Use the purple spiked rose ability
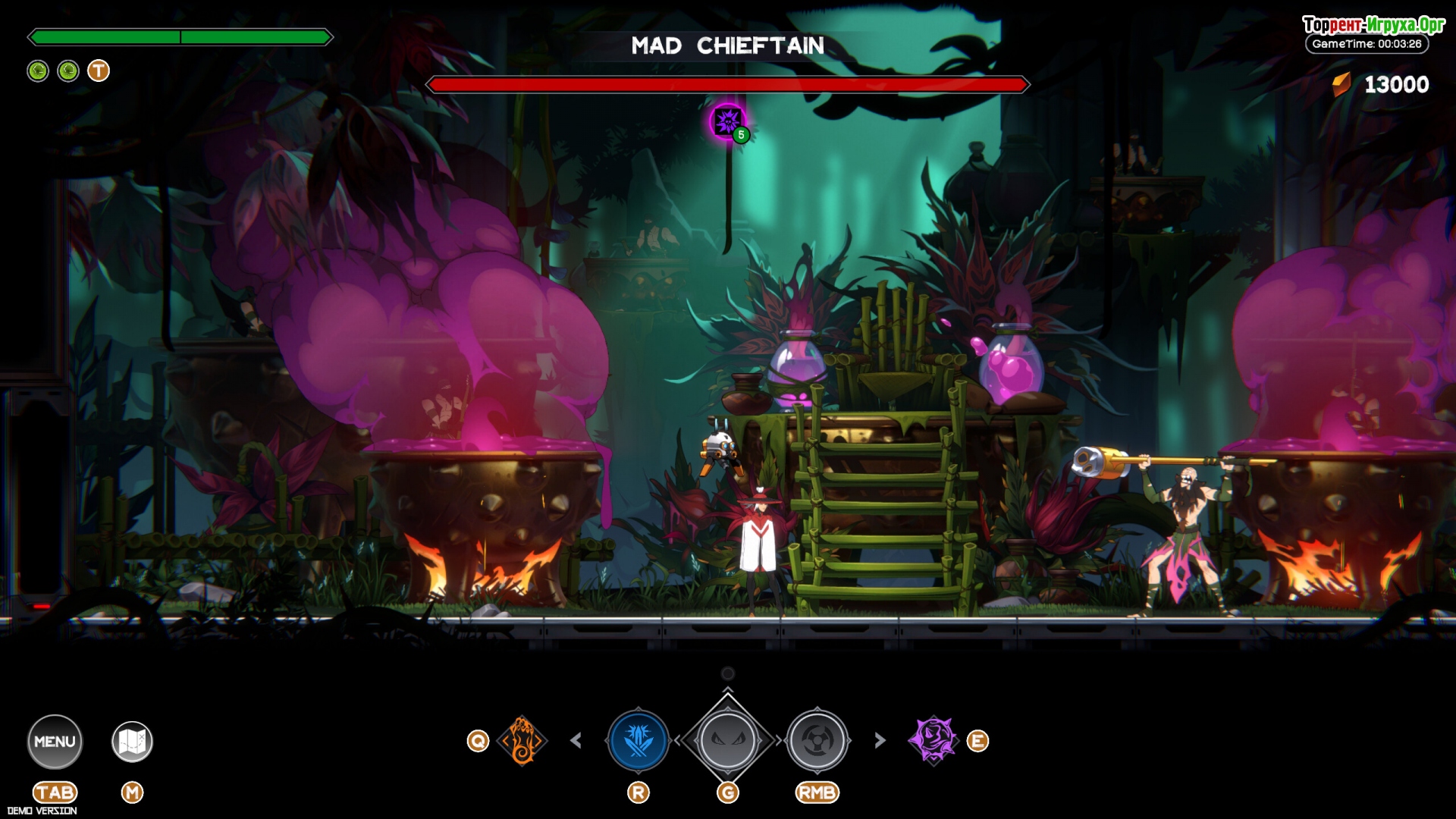 click(934, 739)
